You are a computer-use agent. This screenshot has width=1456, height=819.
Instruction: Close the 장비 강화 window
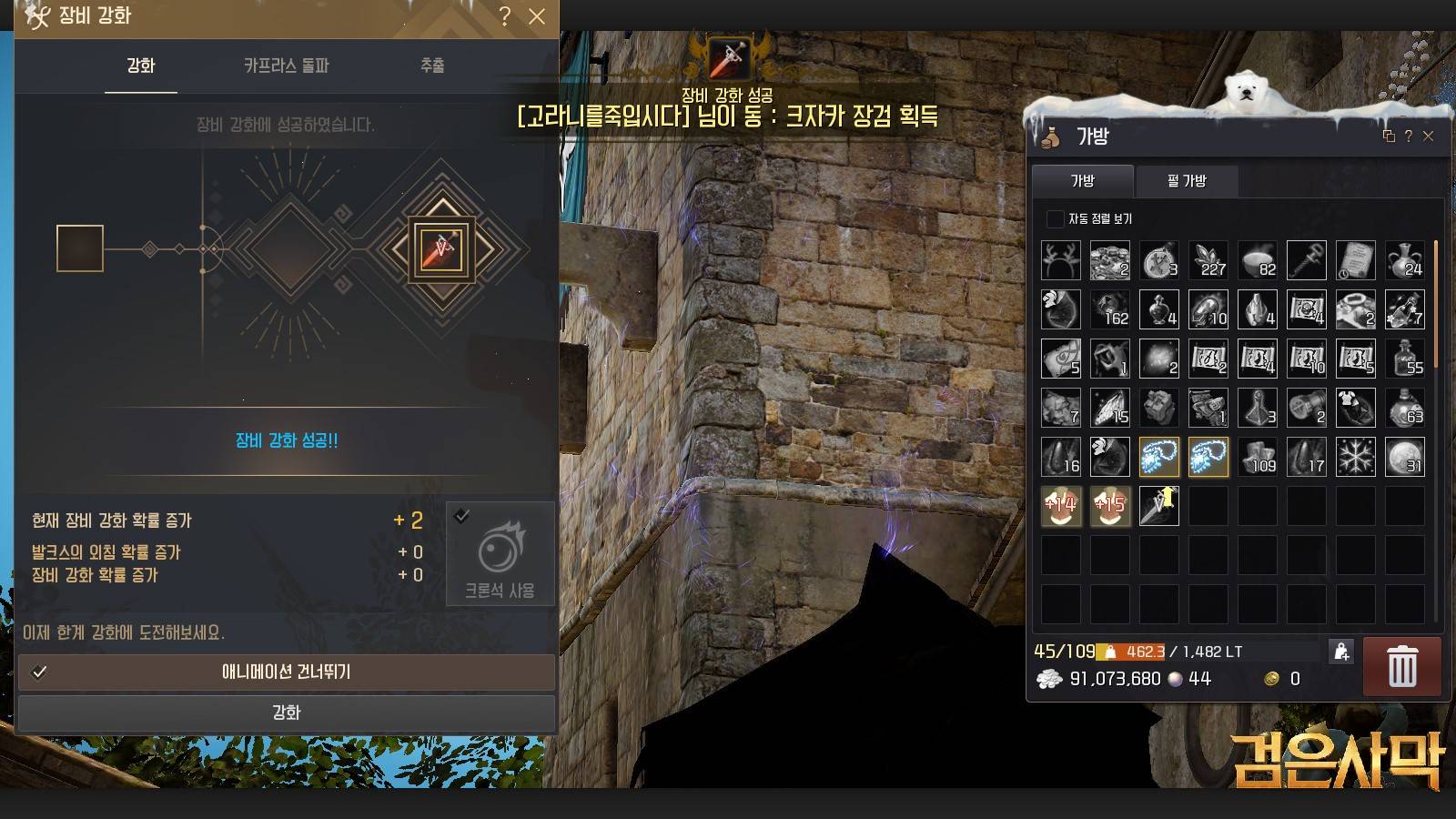click(537, 16)
